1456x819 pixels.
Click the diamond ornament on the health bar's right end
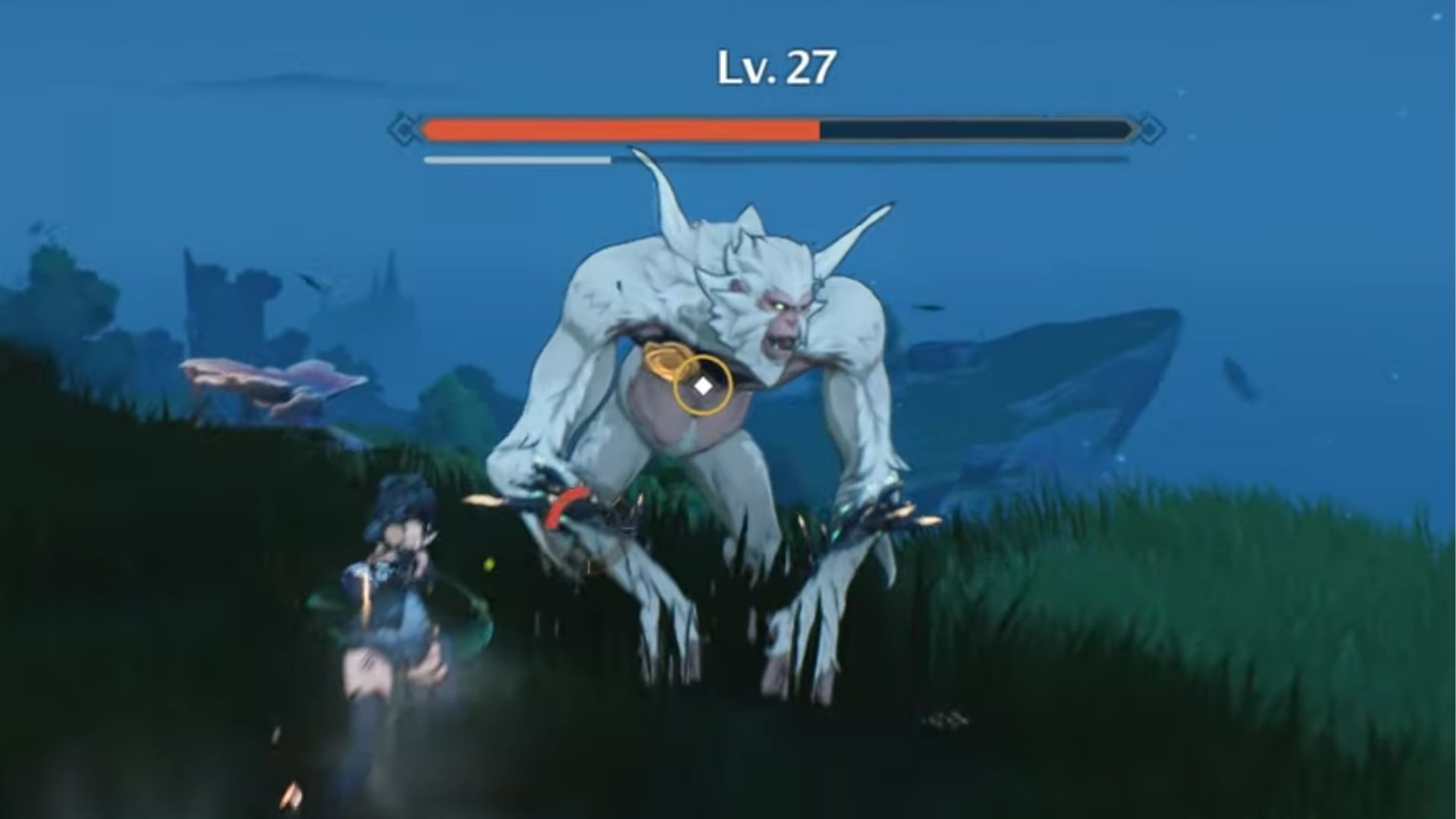(1150, 129)
